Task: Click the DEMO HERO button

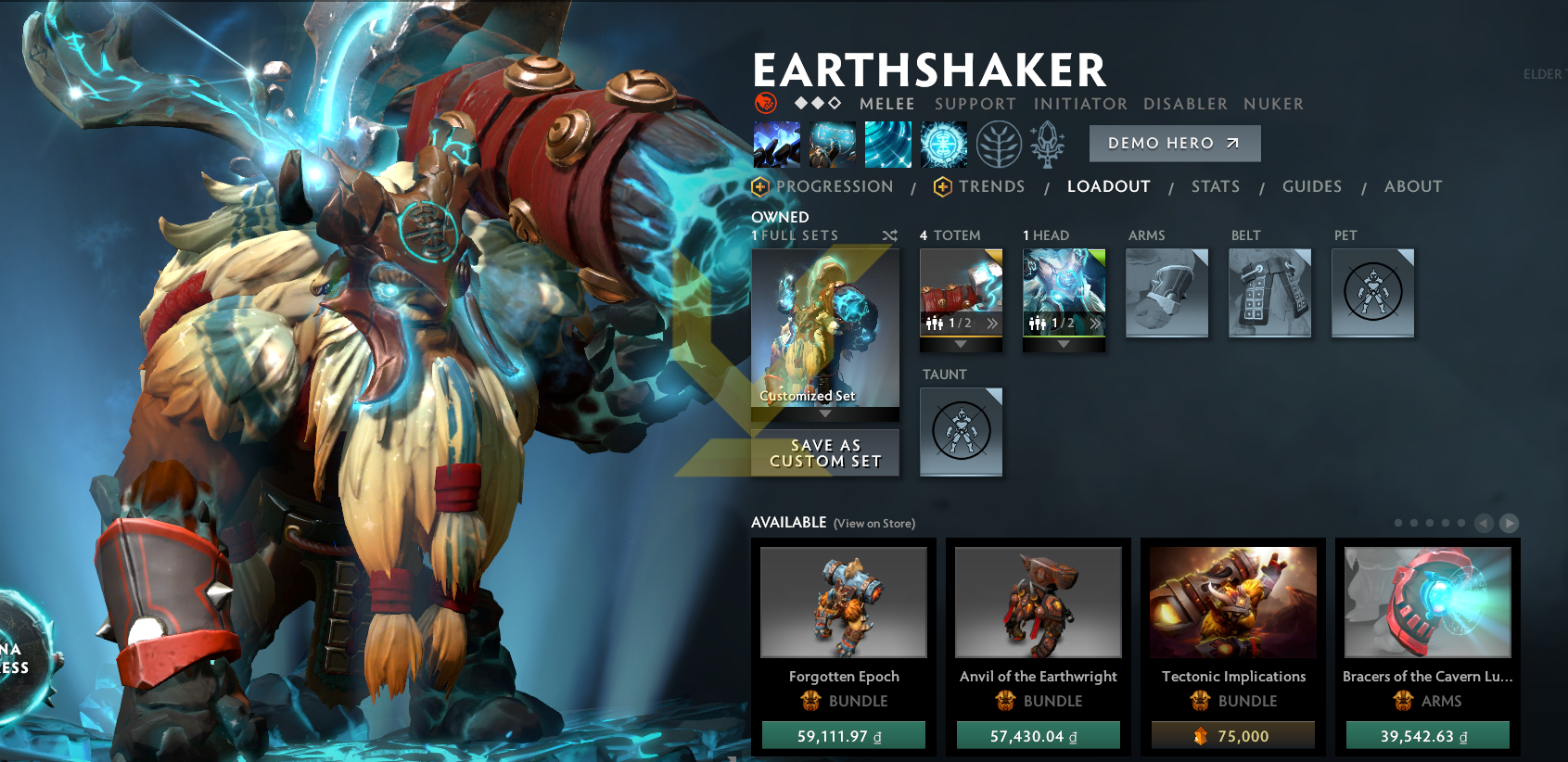Action: pyautogui.click(x=1174, y=143)
